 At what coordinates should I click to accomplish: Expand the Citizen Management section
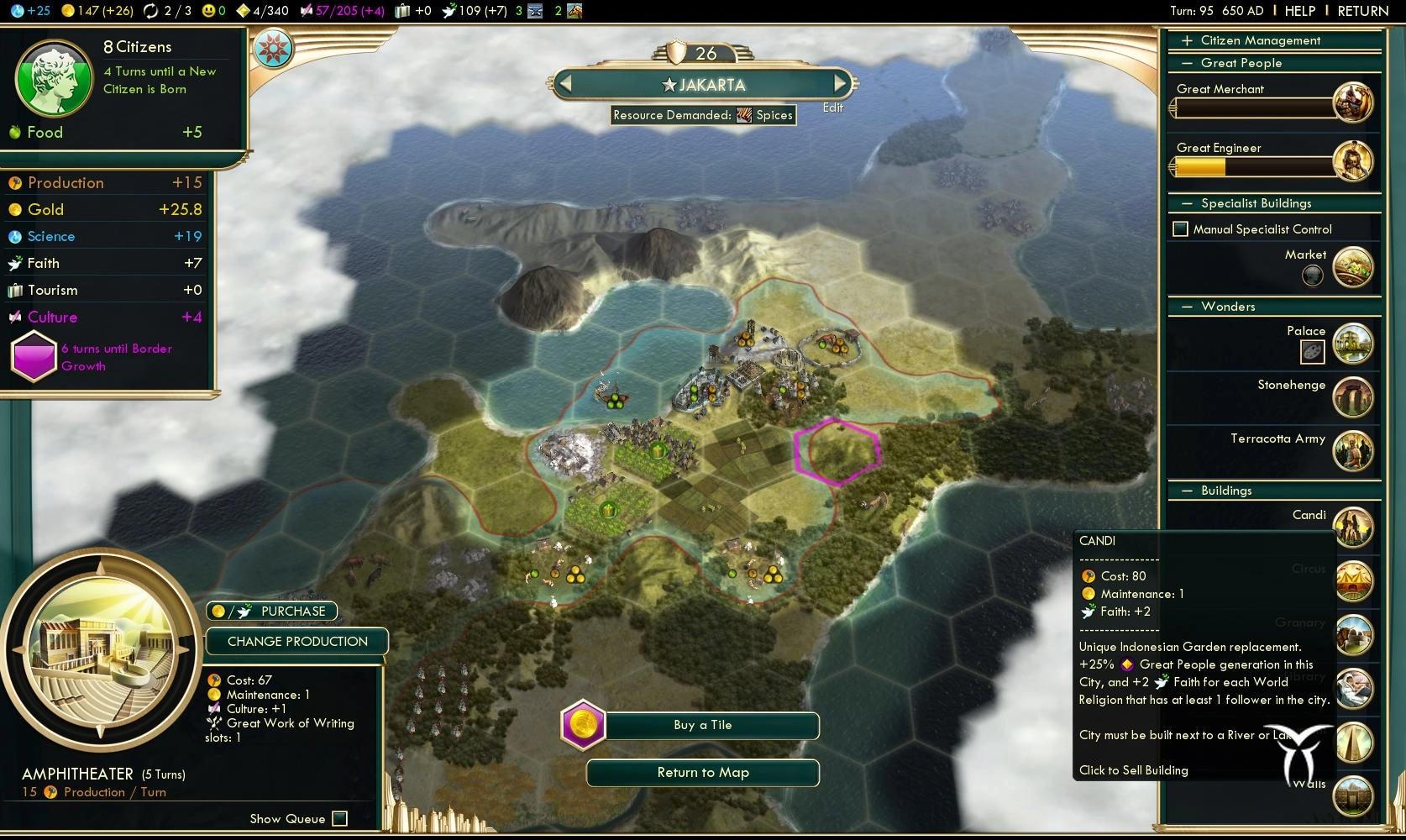1187,40
